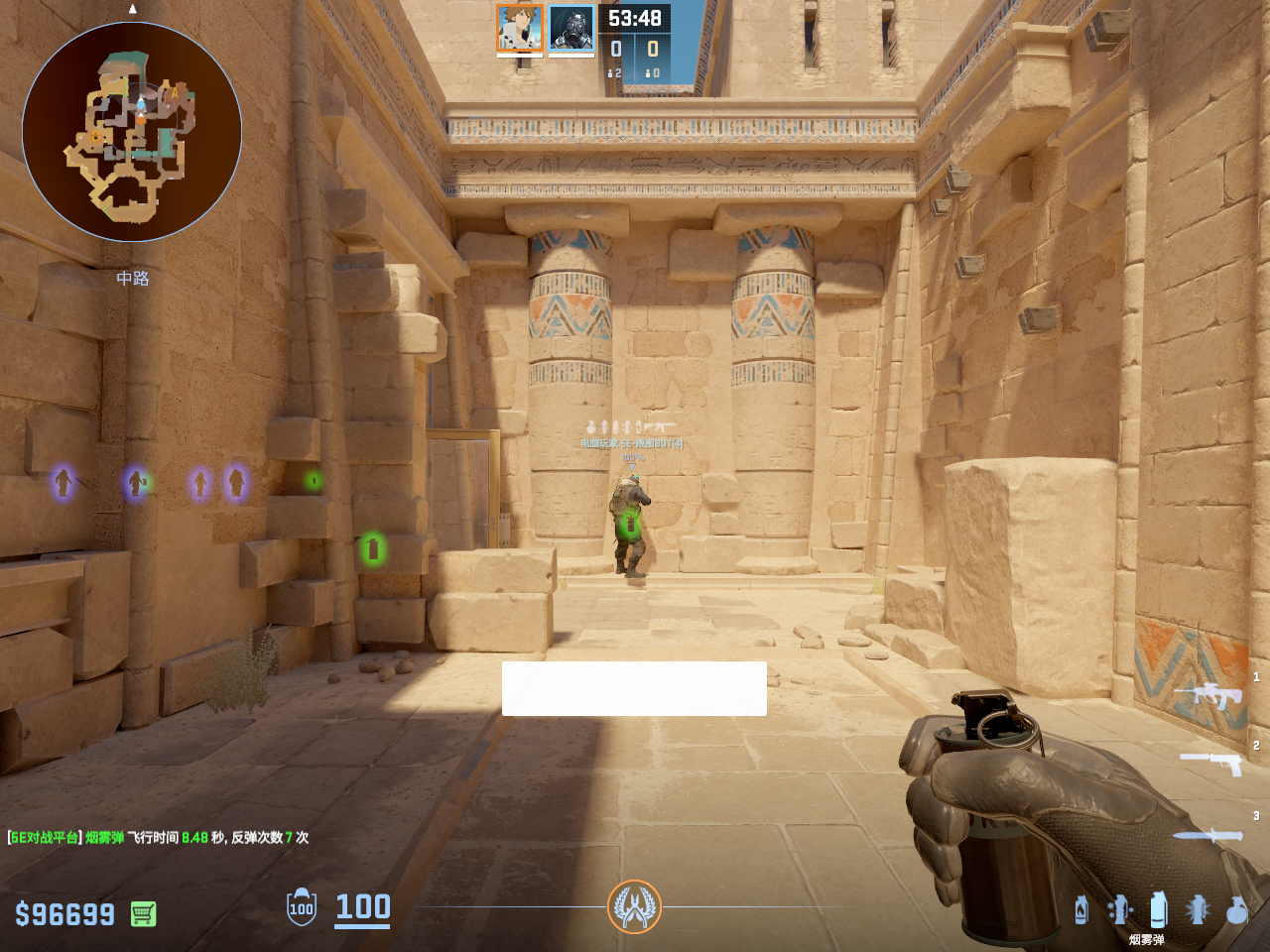
Task: Select the anime character player avatar
Action: (x=520, y=28)
